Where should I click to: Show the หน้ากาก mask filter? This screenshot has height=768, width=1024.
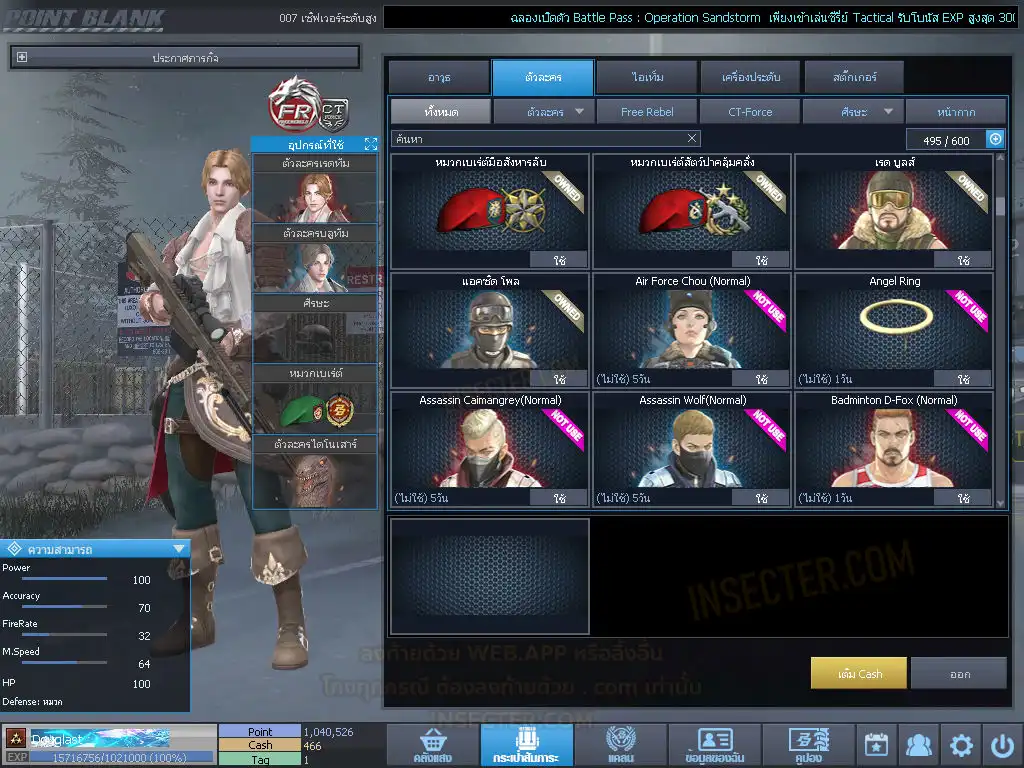point(956,112)
